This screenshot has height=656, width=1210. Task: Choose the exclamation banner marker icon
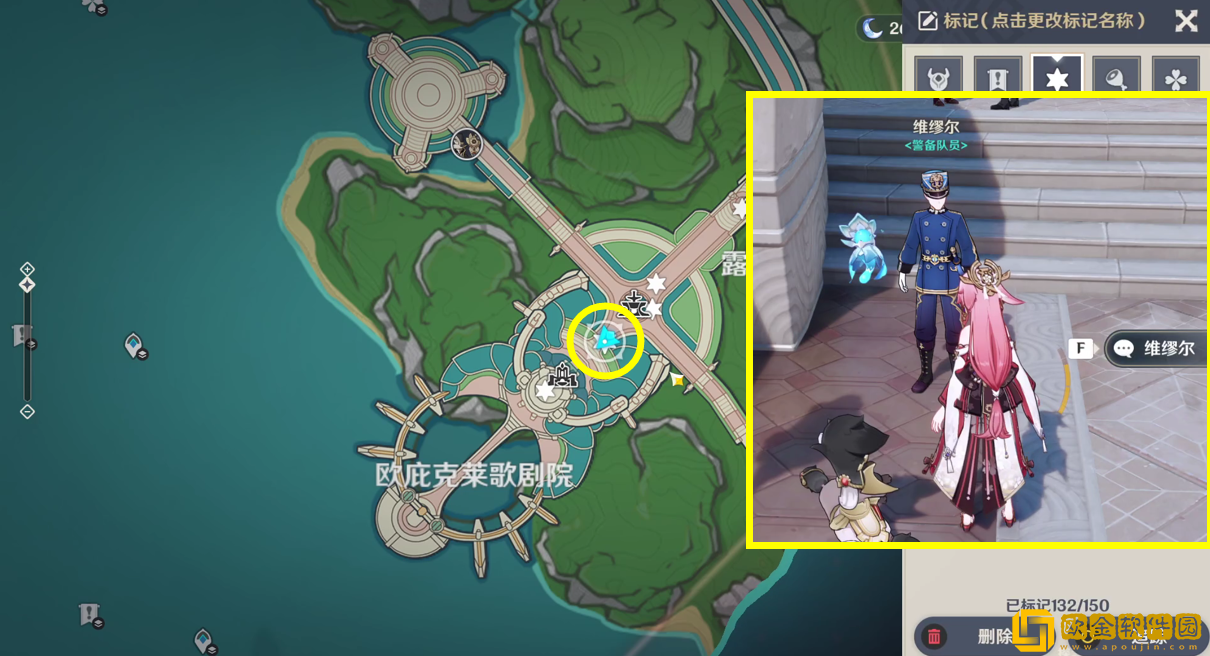coord(997,76)
